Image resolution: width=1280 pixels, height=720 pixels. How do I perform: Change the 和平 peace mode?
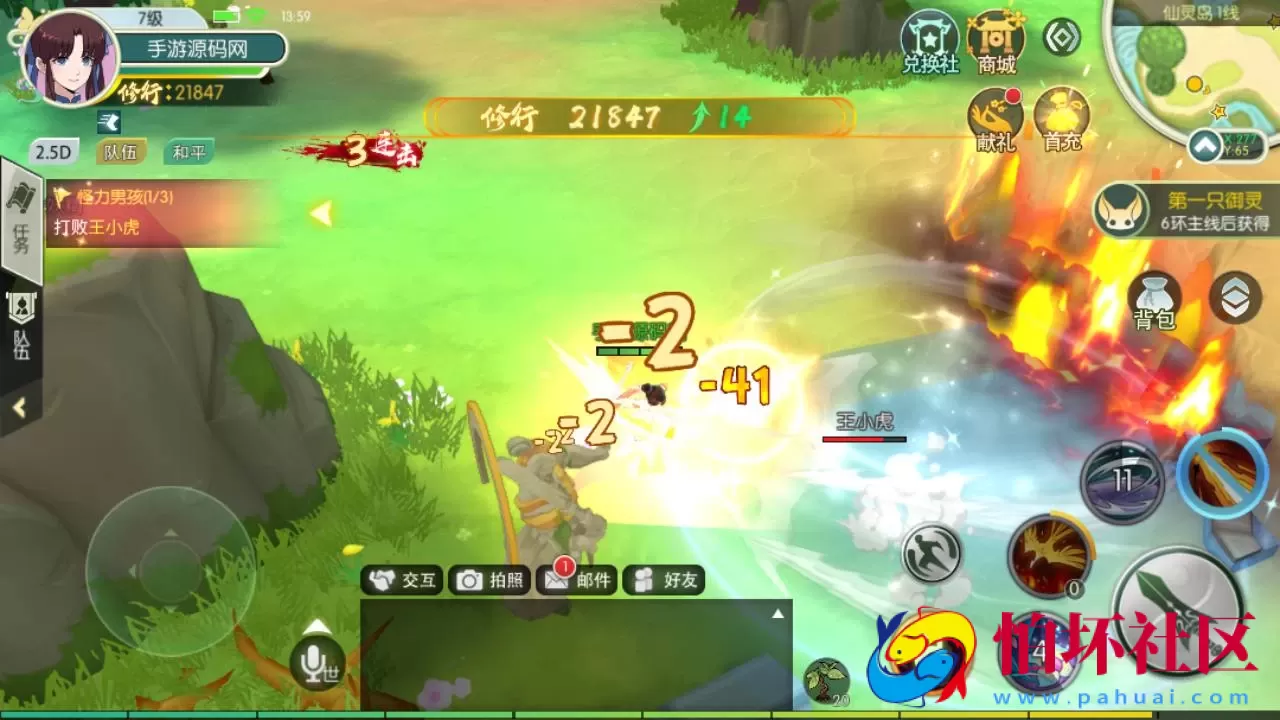tap(188, 152)
